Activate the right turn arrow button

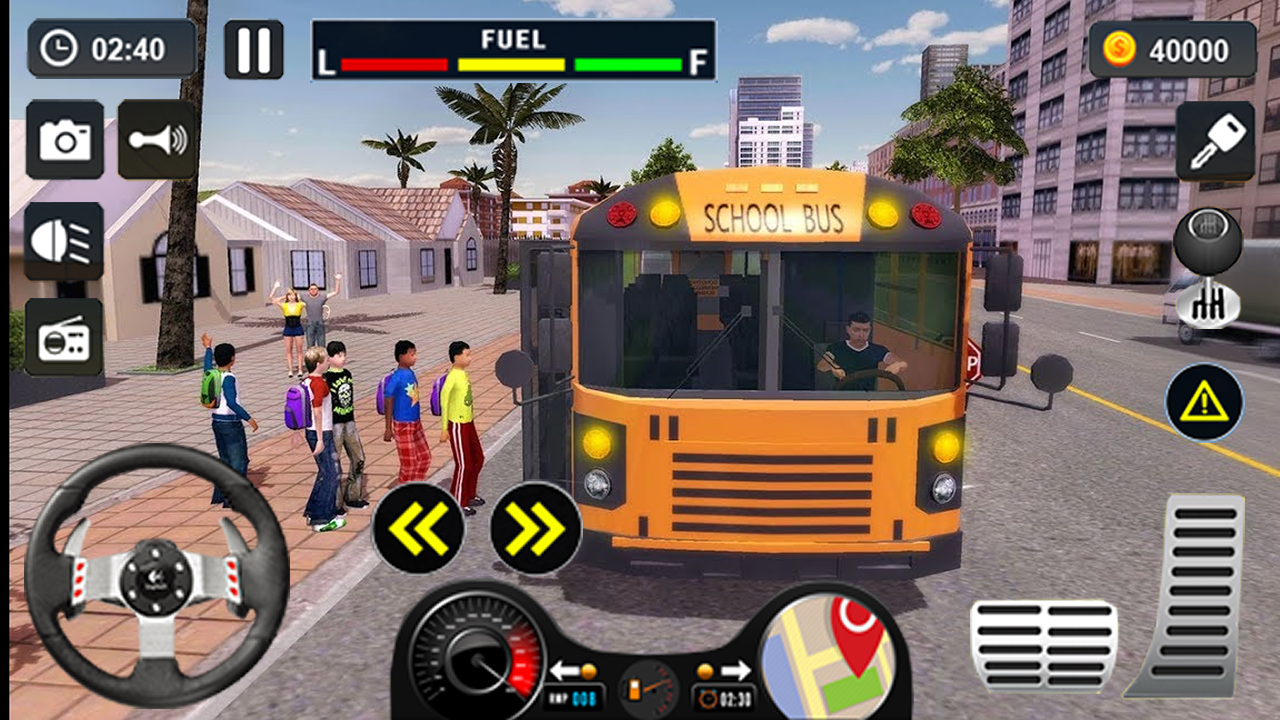pyautogui.click(x=536, y=528)
